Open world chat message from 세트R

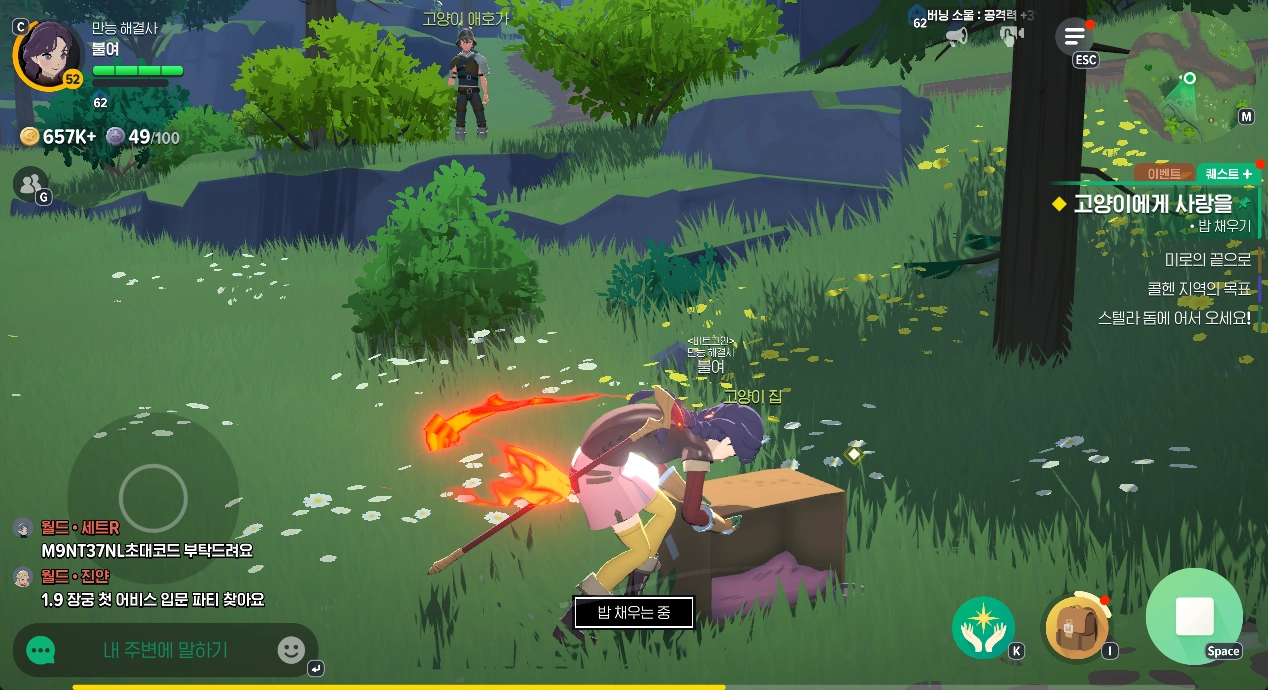tap(146, 550)
